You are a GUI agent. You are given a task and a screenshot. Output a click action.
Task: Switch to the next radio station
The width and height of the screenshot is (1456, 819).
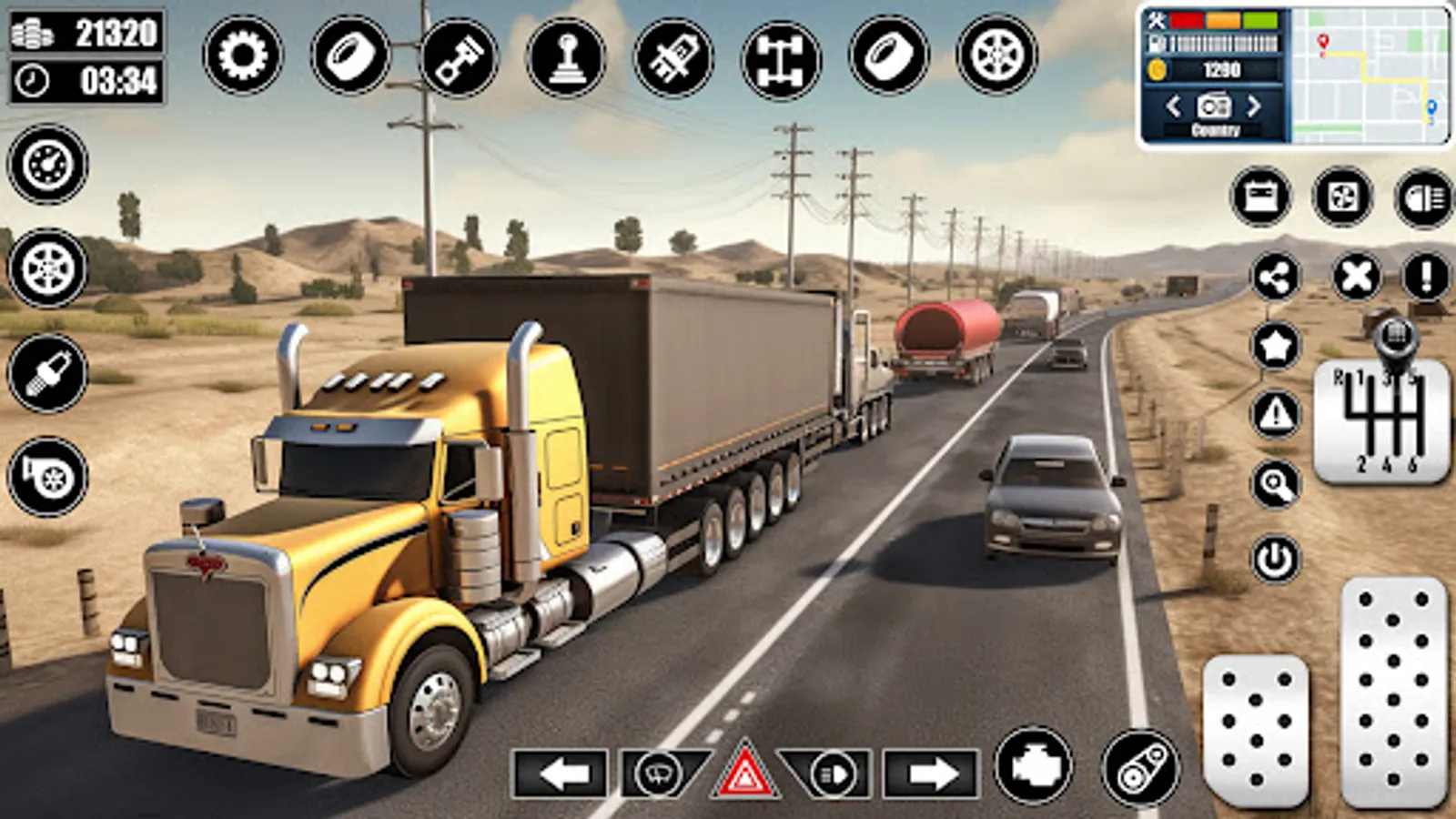click(x=1254, y=106)
